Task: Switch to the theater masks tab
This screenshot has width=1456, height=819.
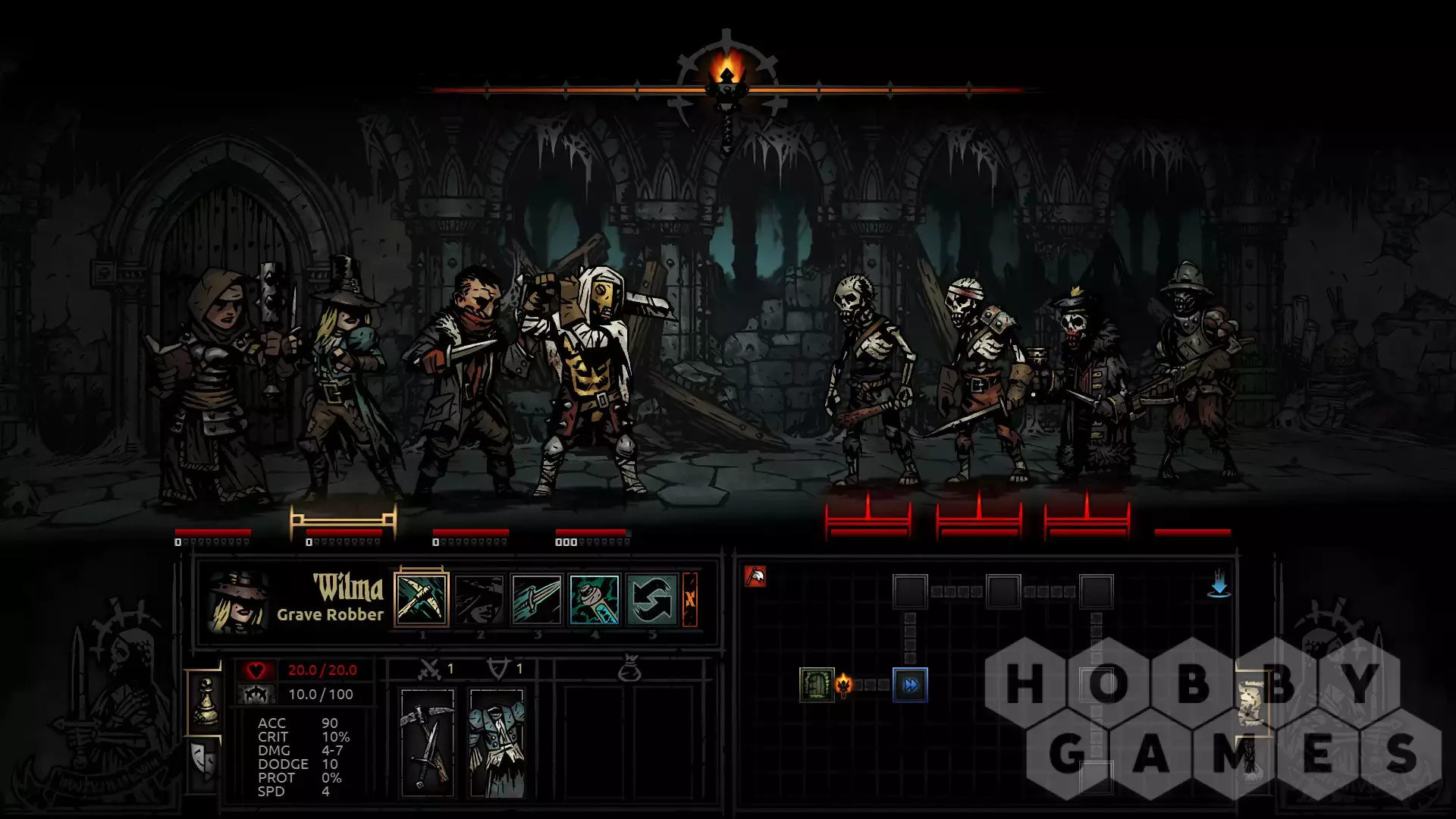Action: [205, 761]
